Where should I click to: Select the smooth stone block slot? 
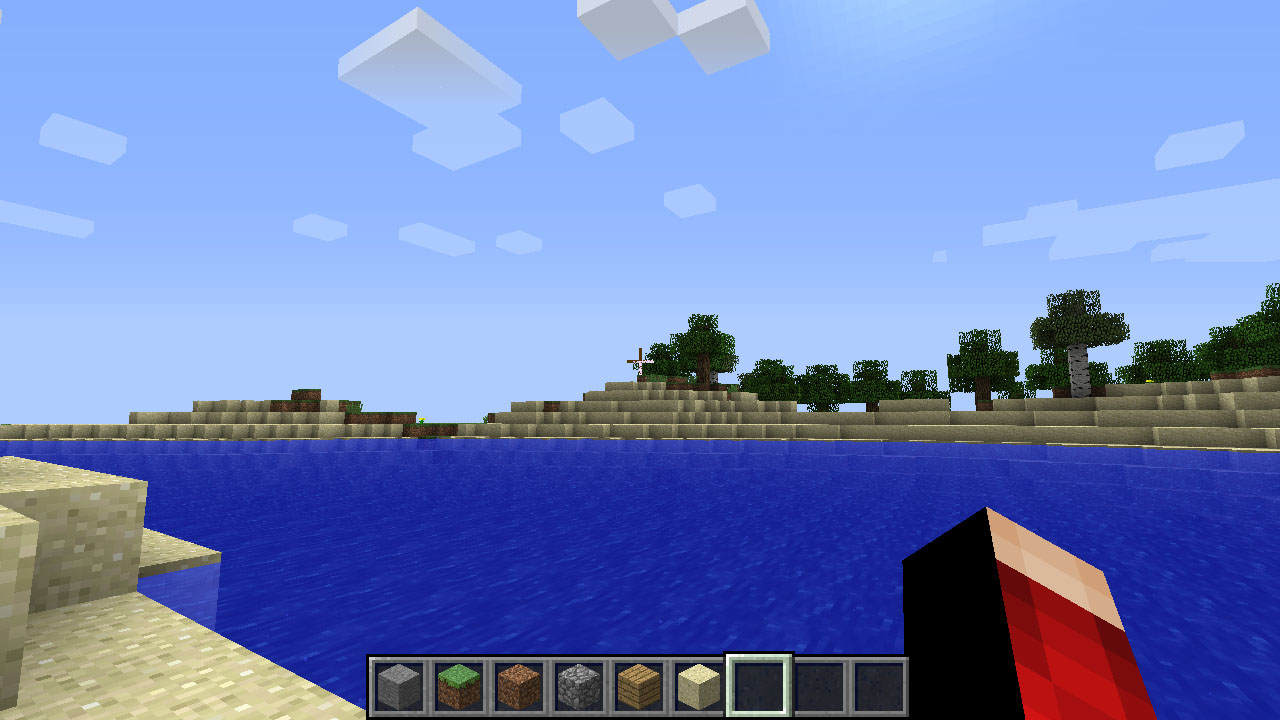tap(399, 686)
